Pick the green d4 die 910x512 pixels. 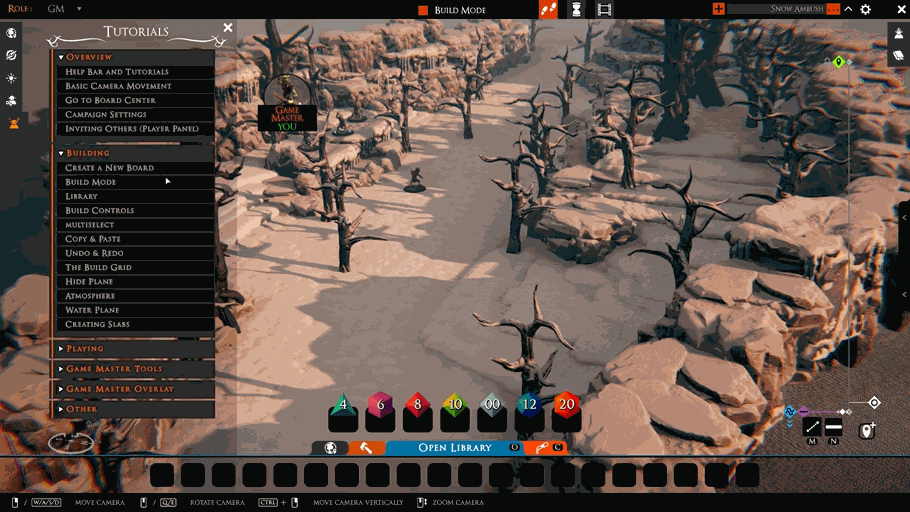pos(343,405)
